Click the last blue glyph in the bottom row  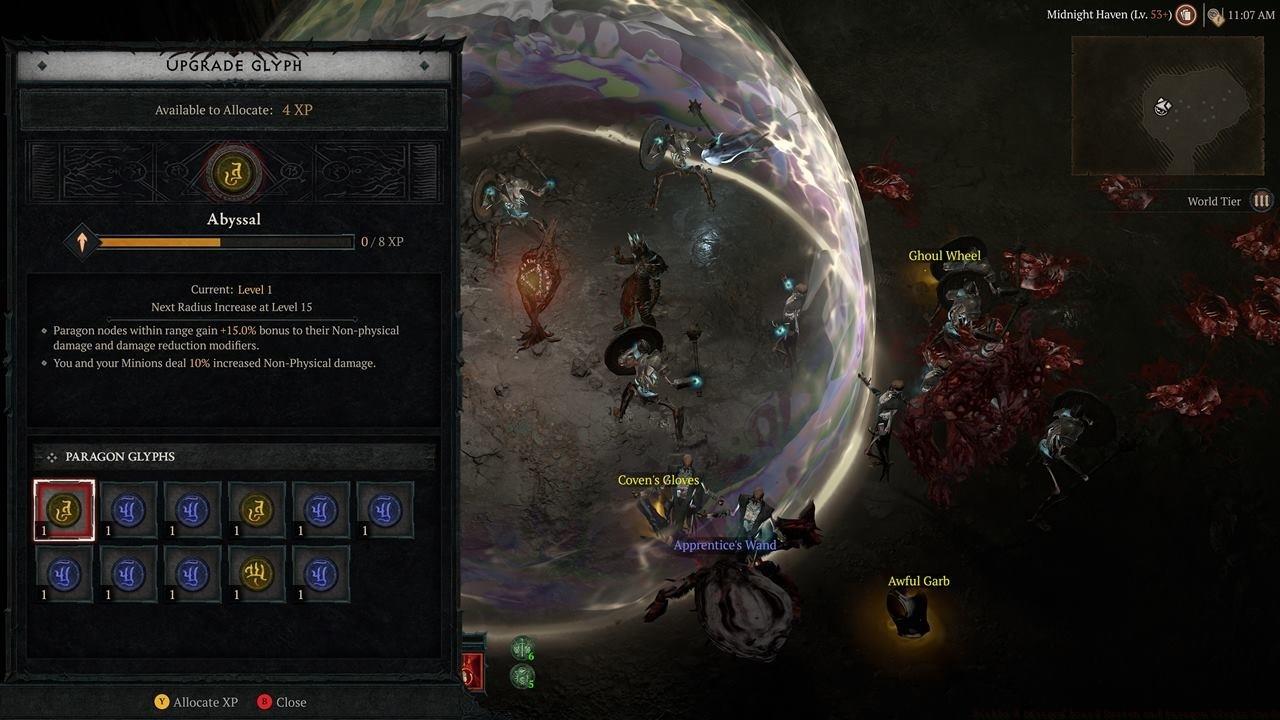click(x=320, y=574)
